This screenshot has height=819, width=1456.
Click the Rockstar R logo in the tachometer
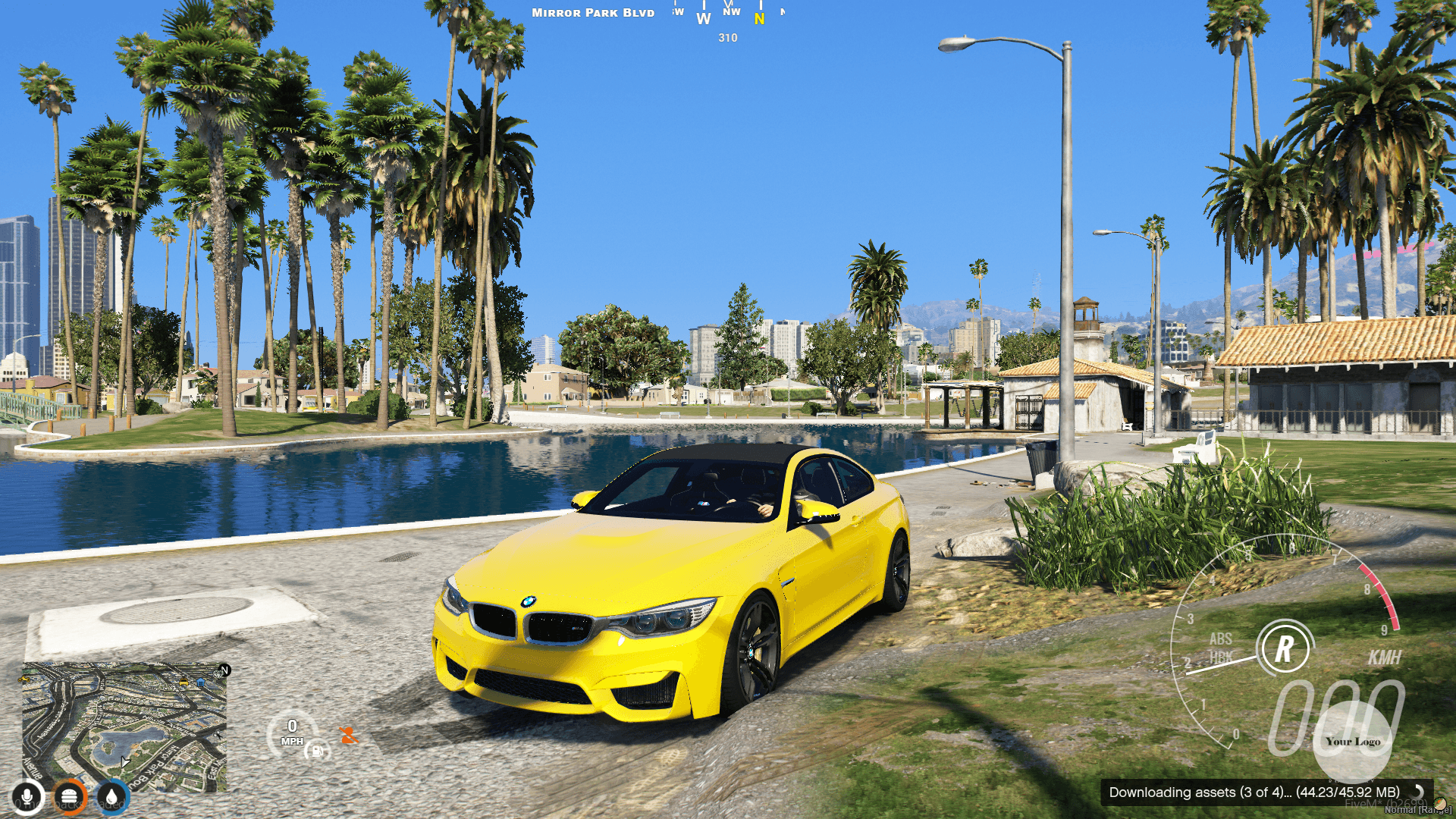pyautogui.click(x=1284, y=648)
